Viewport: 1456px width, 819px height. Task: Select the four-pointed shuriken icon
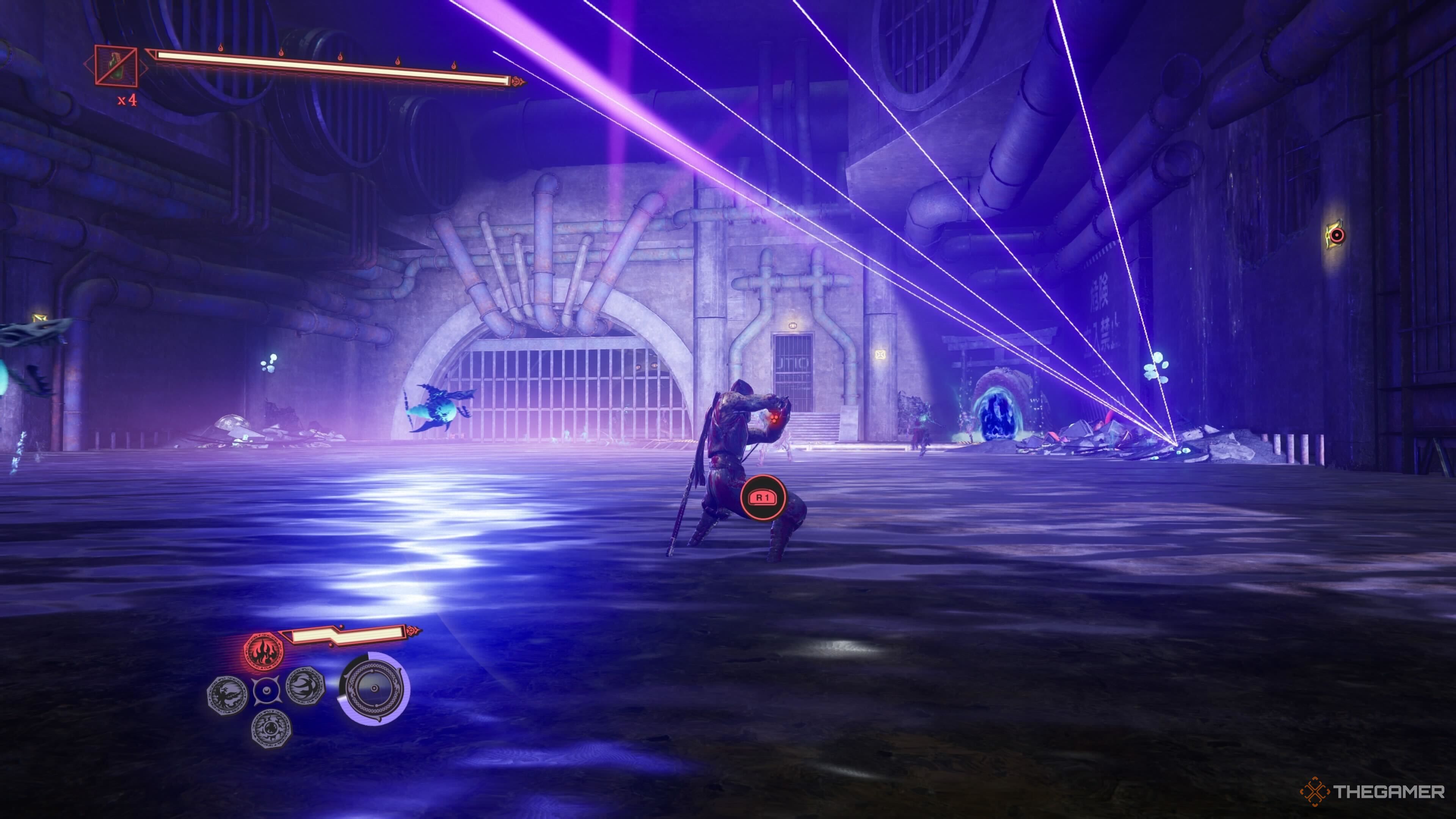[x=267, y=690]
